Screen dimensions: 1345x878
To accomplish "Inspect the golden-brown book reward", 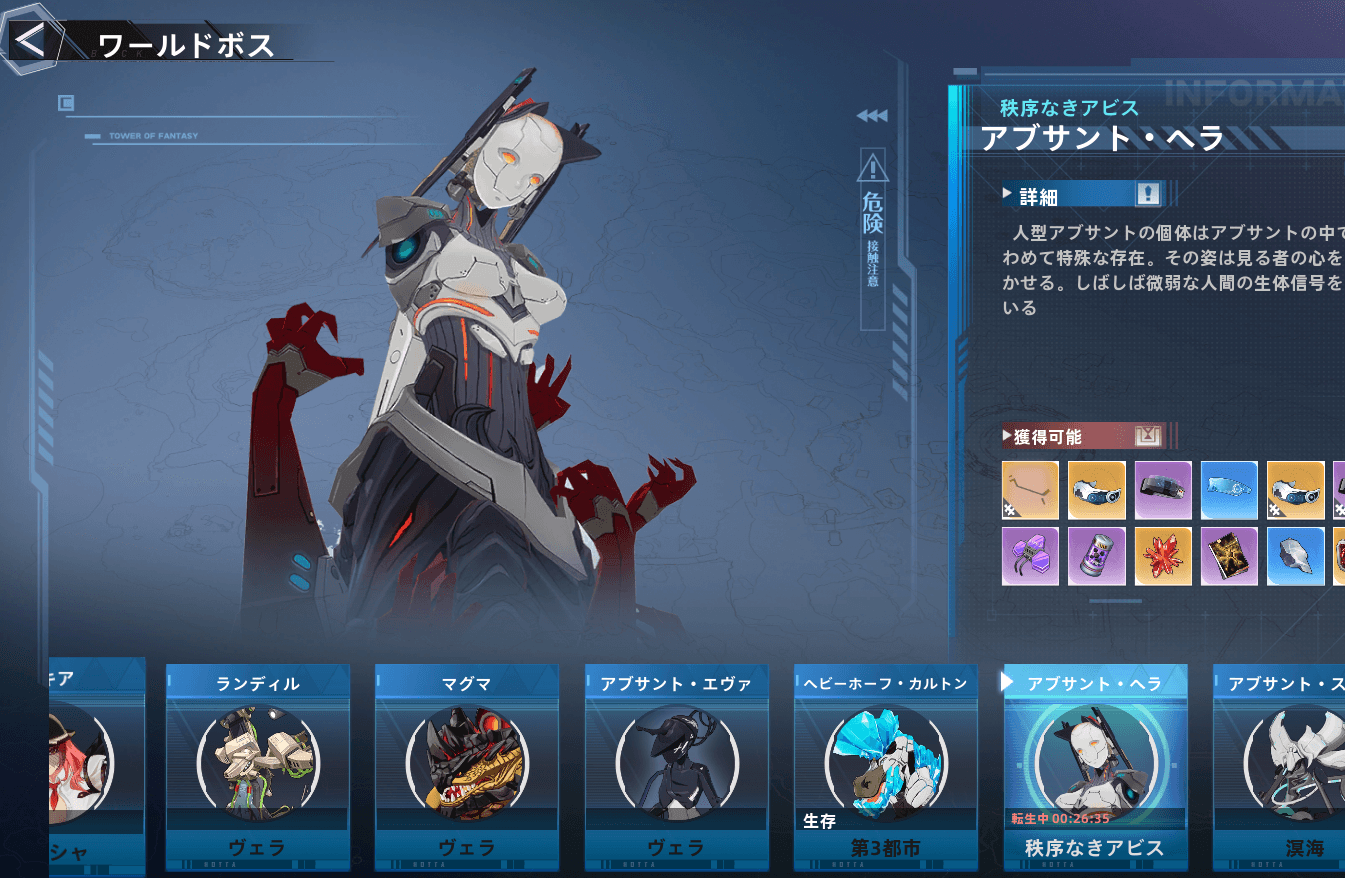I will pyautogui.click(x=1229, y=556).
